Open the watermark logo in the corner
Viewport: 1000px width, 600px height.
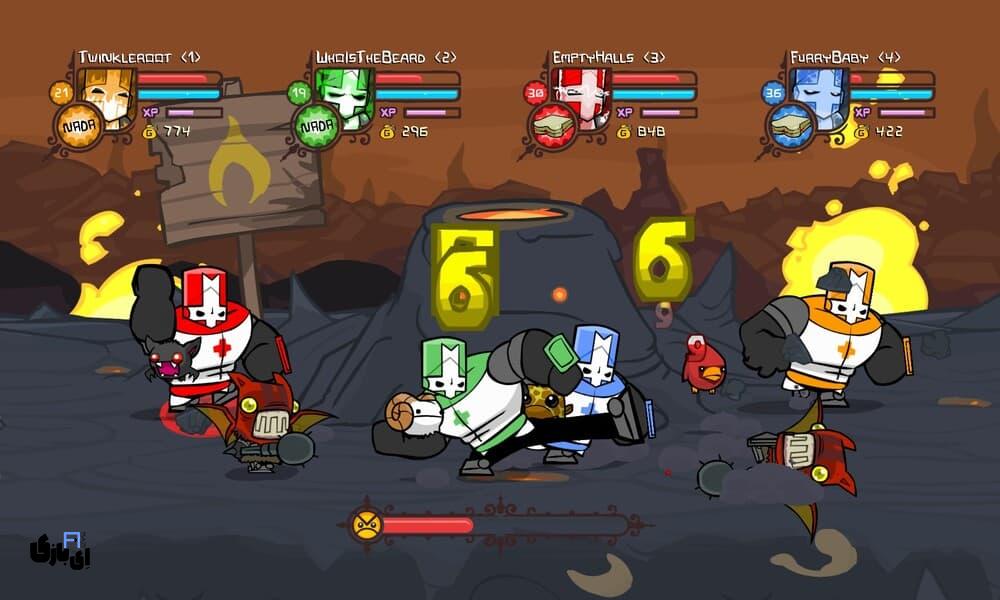point(56,546)
